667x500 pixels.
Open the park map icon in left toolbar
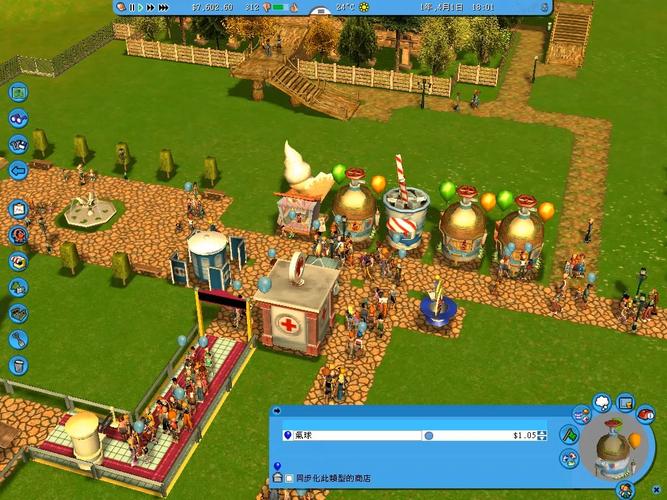pyautogui.click(x=18, y=93)
